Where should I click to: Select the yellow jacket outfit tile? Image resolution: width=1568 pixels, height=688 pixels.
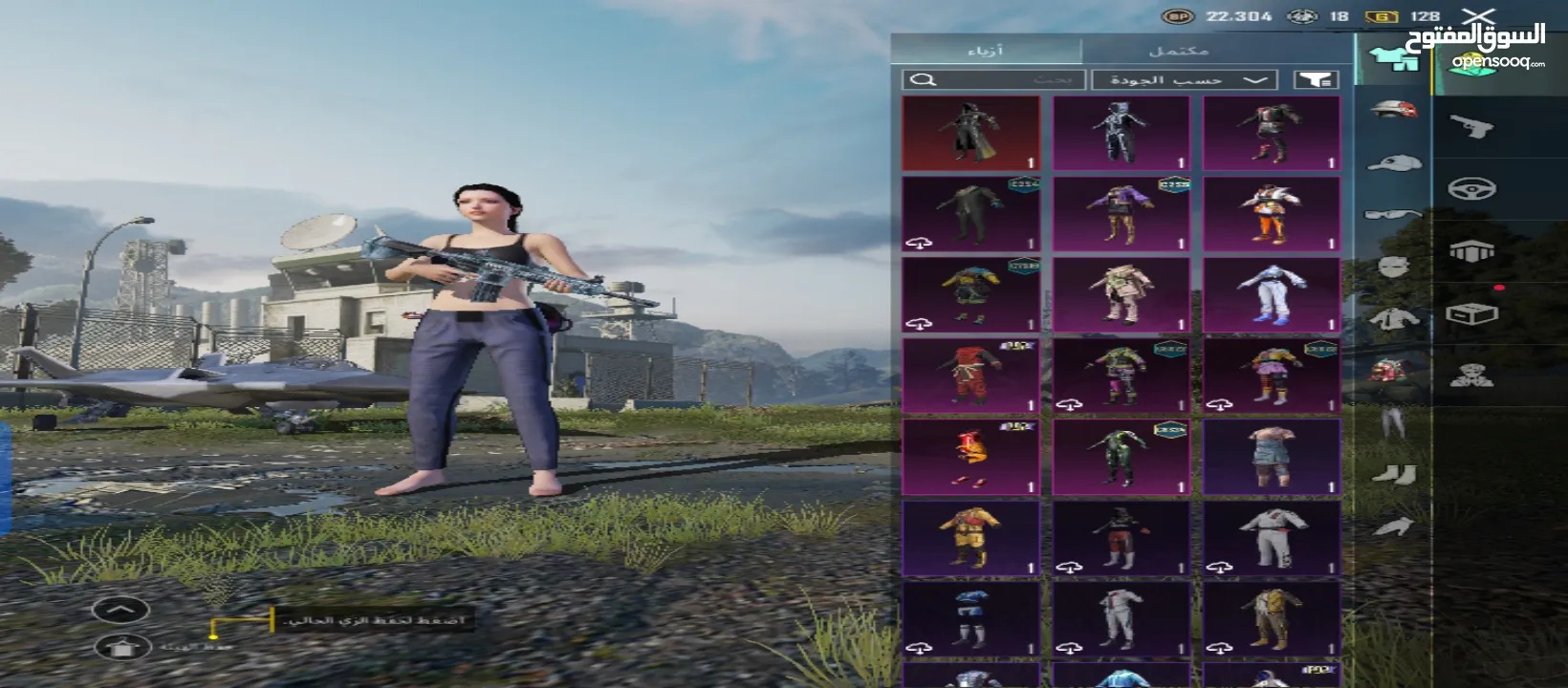point(970,538)
